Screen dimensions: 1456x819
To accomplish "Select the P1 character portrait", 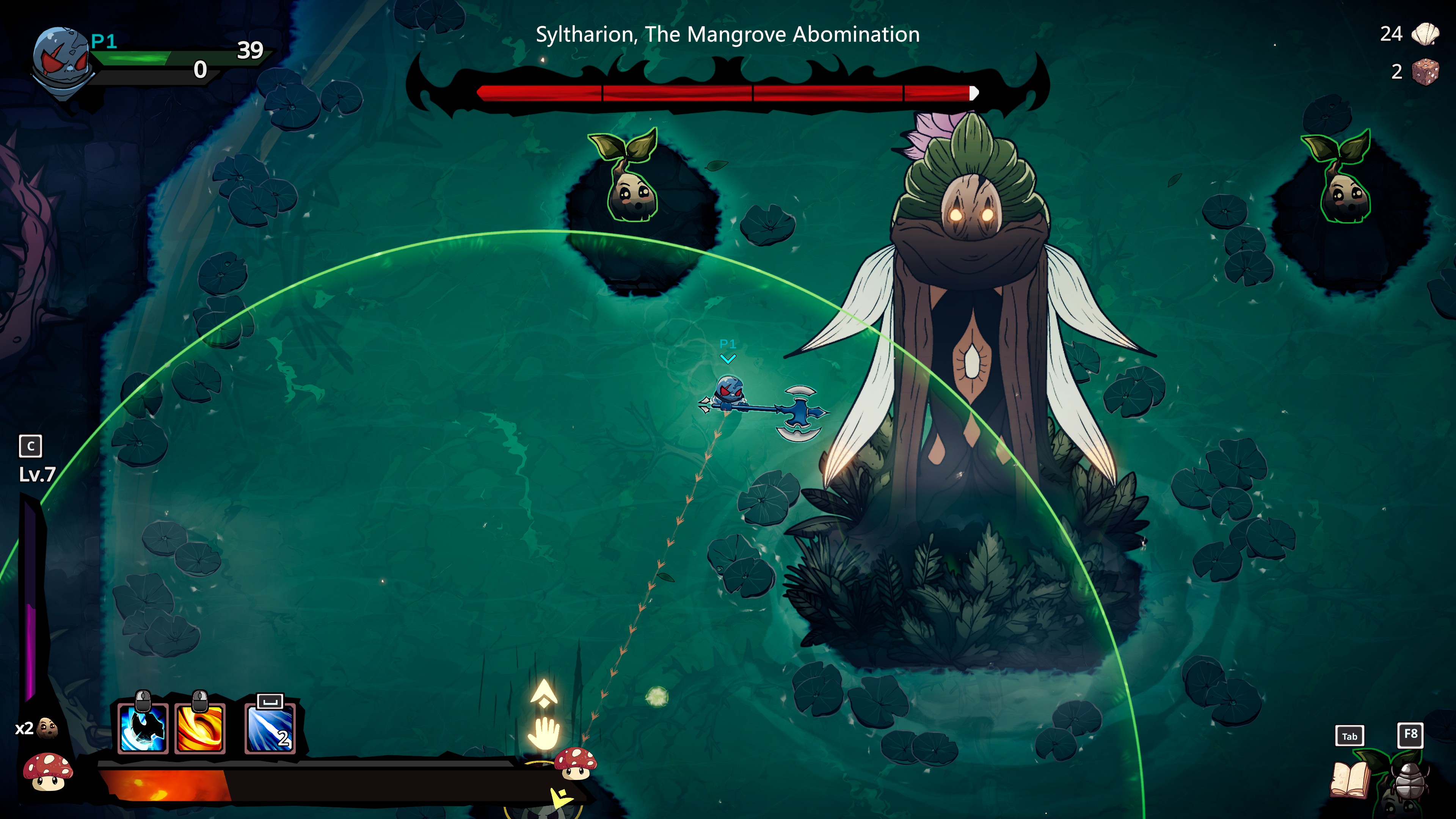I will 61,61.
